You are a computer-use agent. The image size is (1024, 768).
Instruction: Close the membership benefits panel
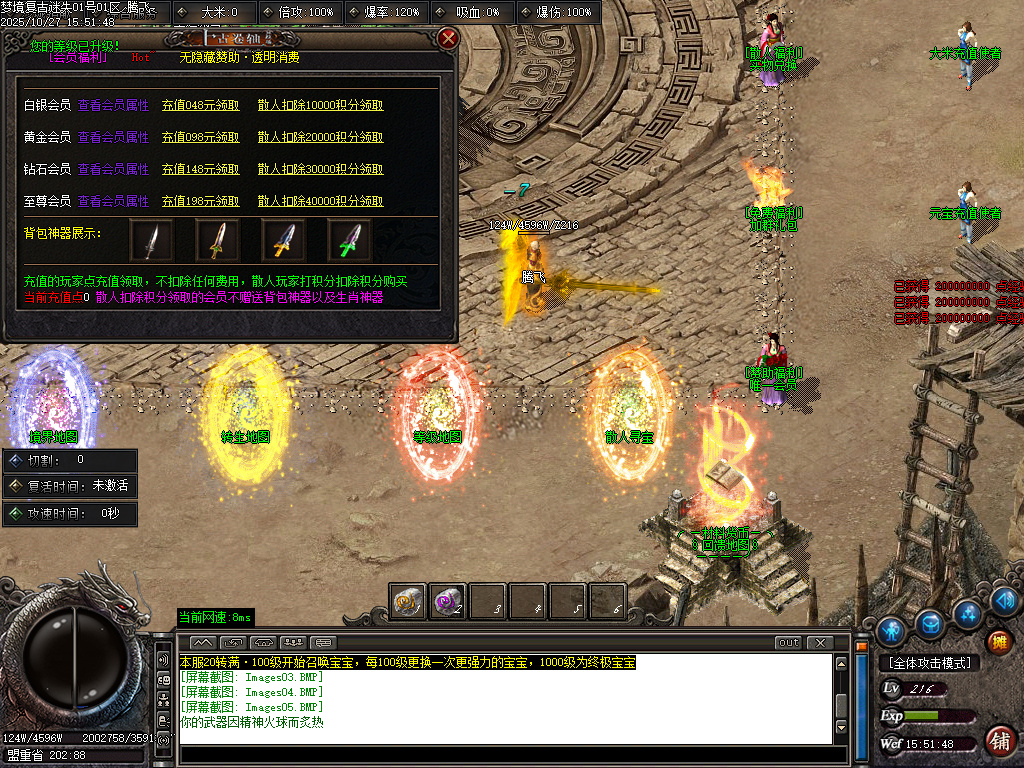click(x=448, y=39)
